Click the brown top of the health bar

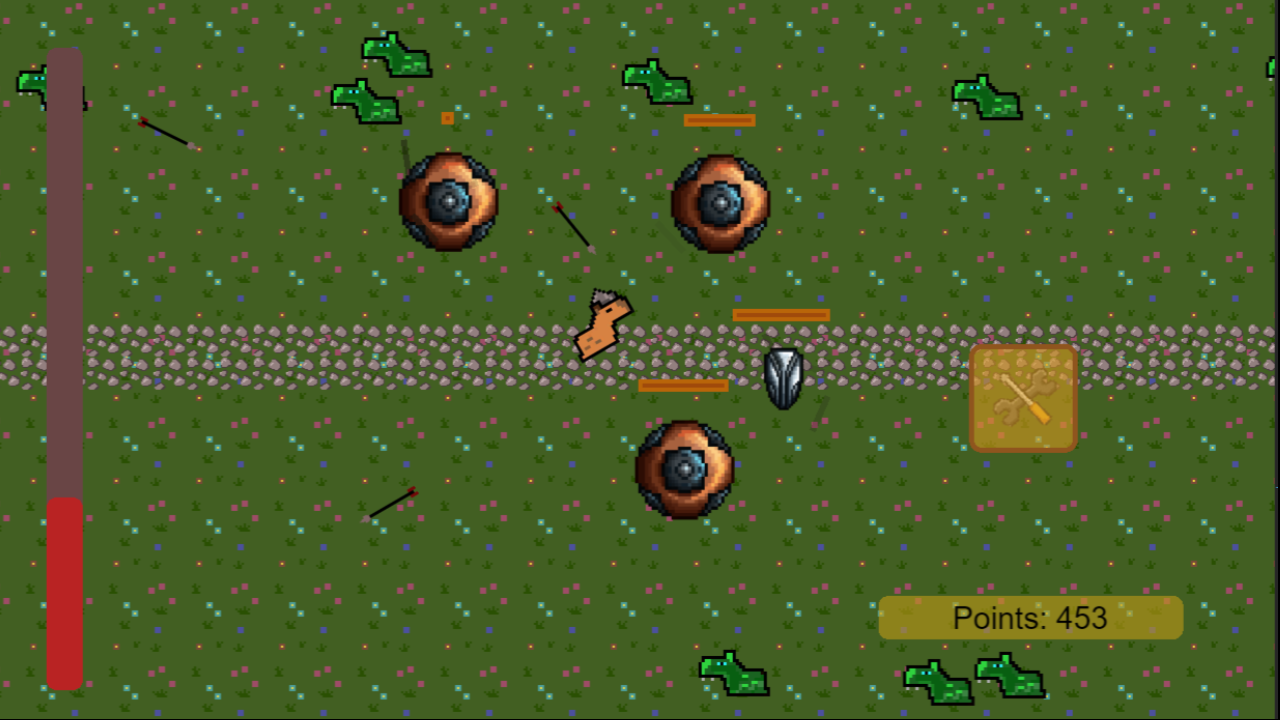pyautogui.click(x=65, y=250)
